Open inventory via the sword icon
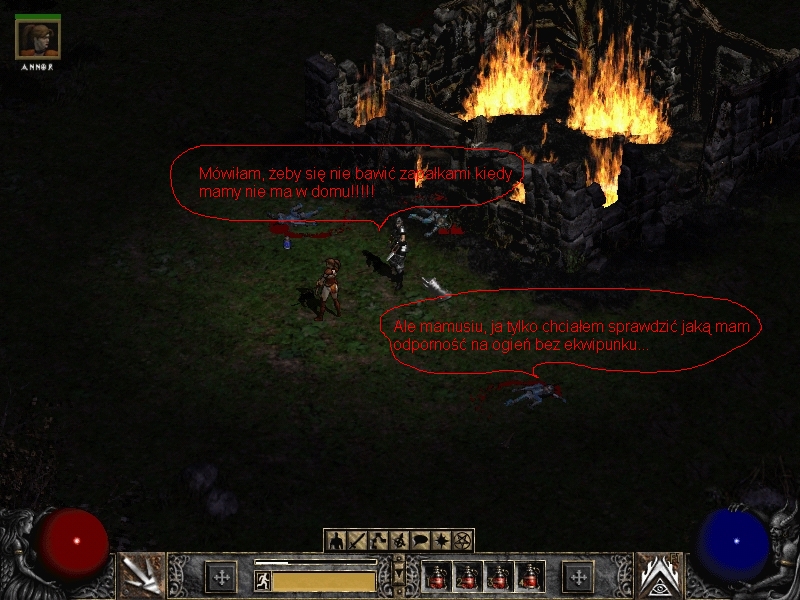This screenshot has width=800, height=600. click(356, 541)
